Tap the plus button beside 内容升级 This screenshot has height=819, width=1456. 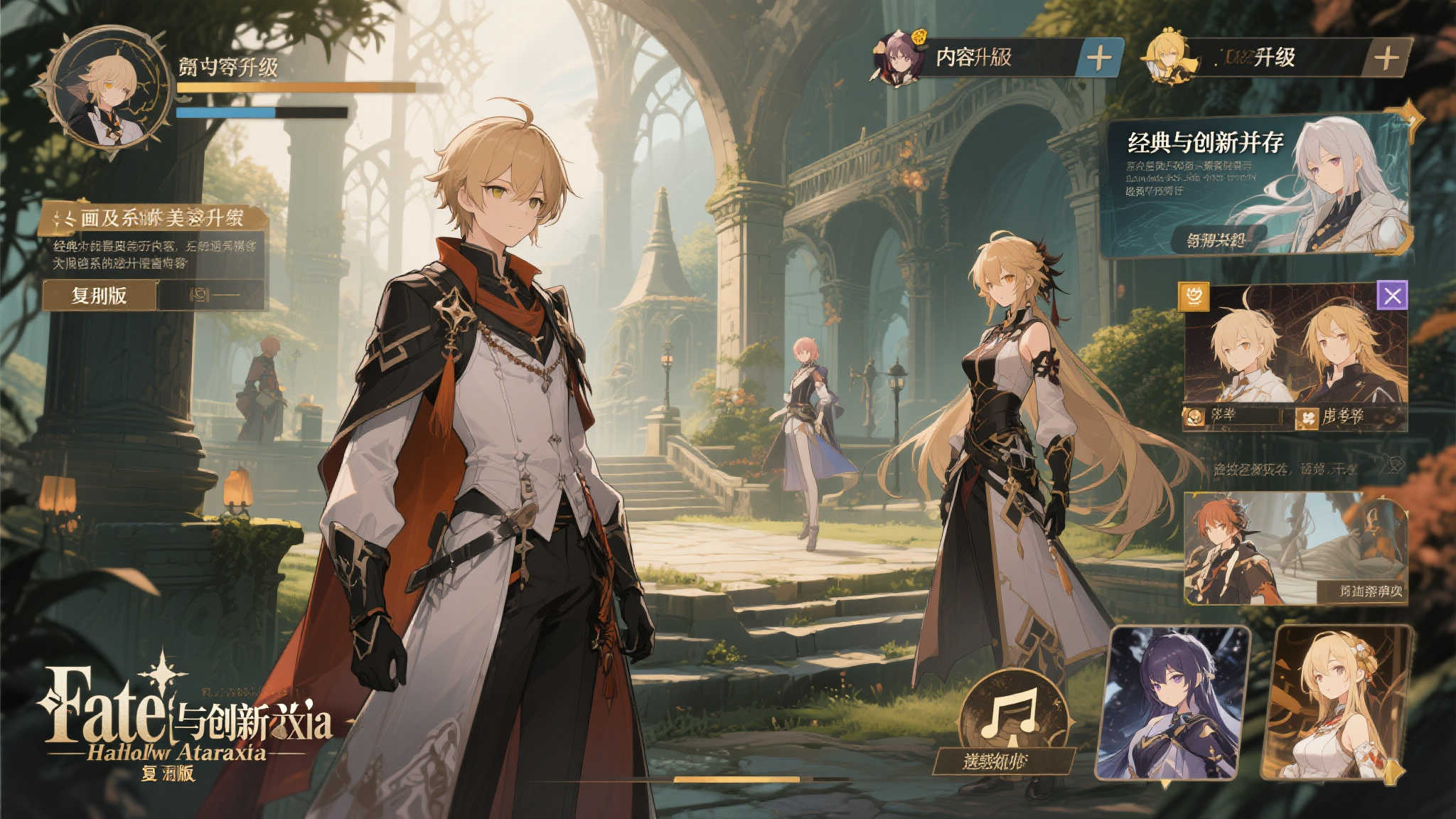1099,58
